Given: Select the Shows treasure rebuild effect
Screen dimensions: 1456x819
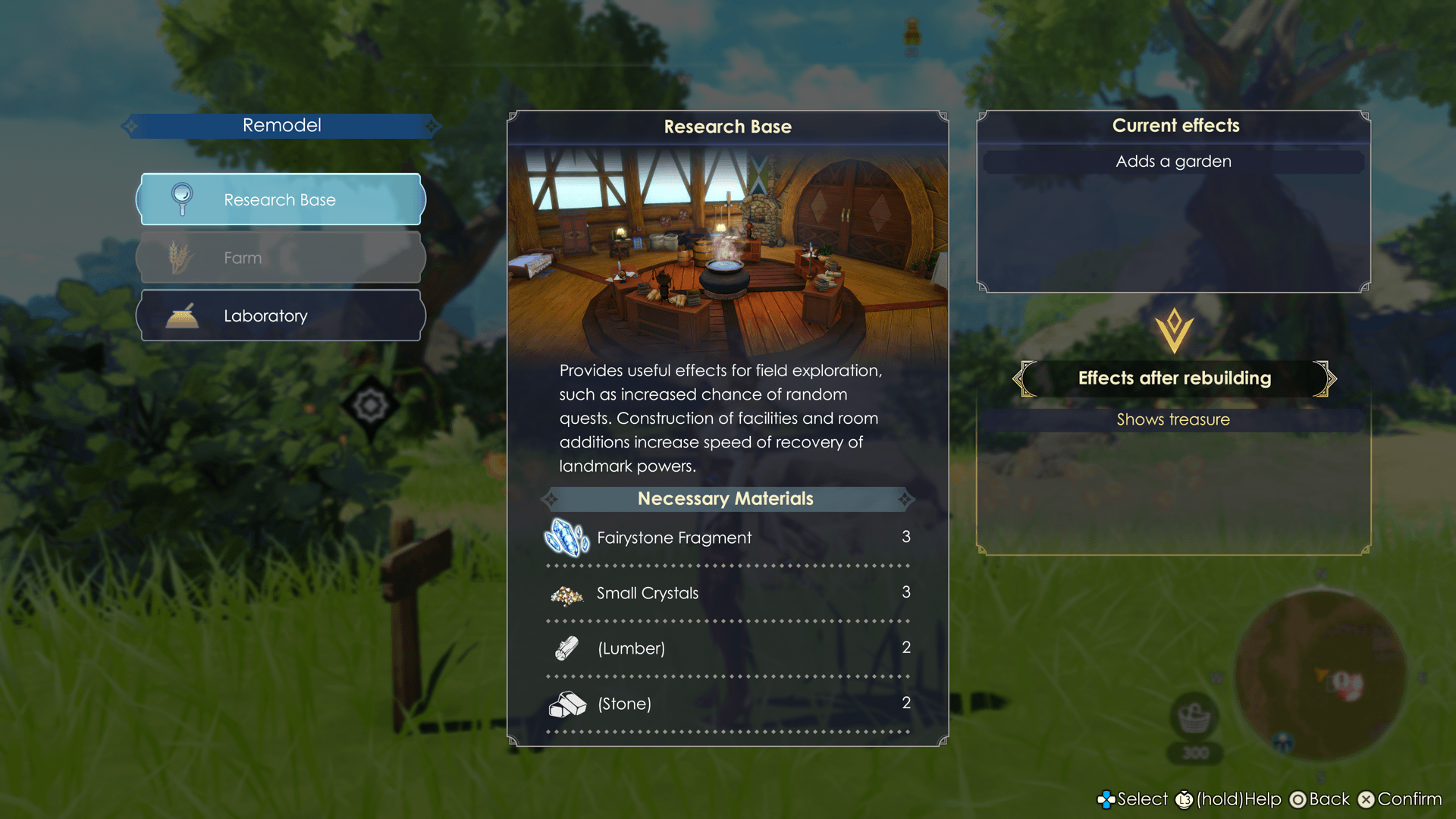Looking at the screenshot, I should 1172,420.
